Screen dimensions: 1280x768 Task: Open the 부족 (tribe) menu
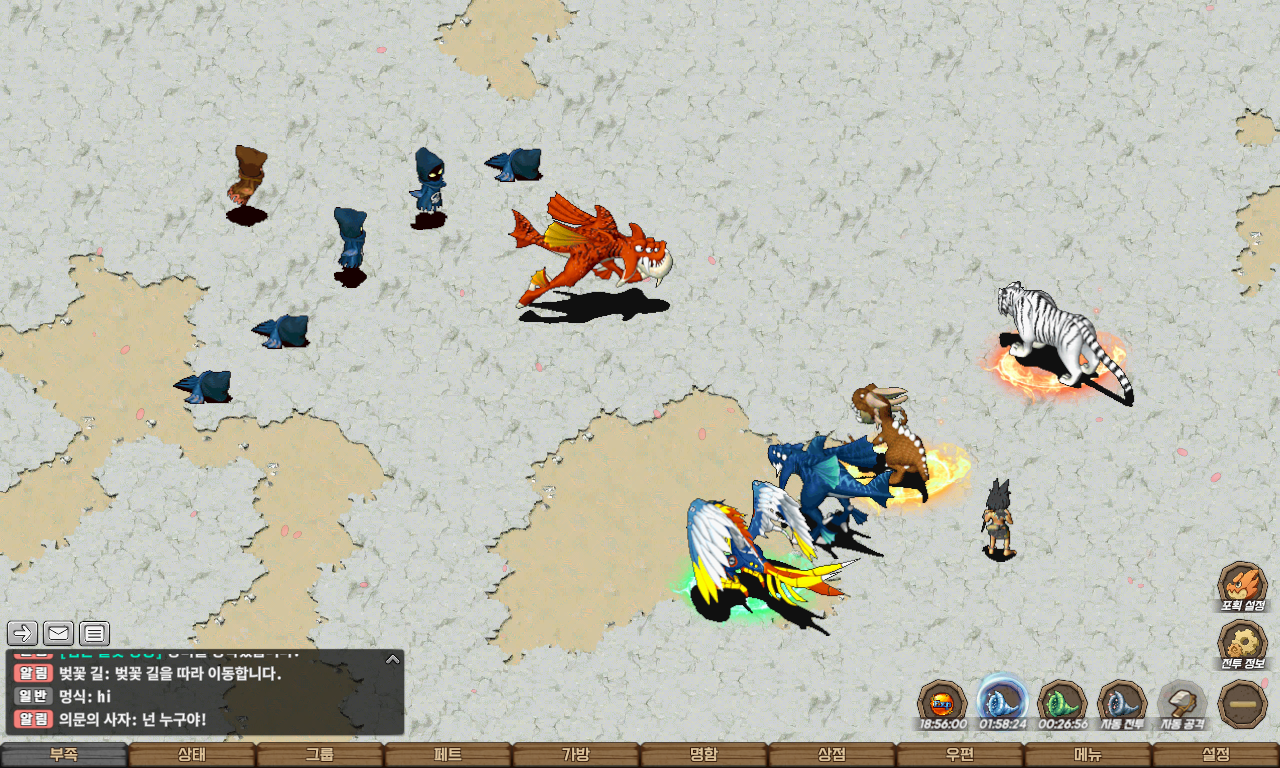click(x=64, y=755)
